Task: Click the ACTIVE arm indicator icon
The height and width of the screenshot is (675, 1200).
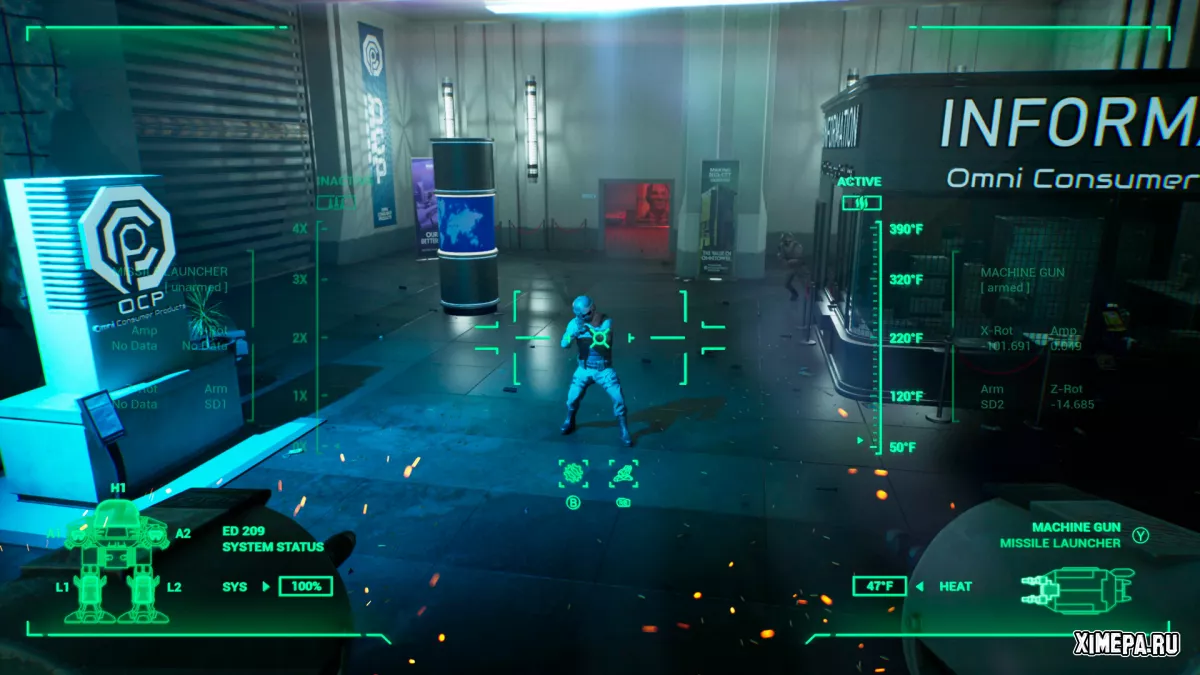Action: 859,203
